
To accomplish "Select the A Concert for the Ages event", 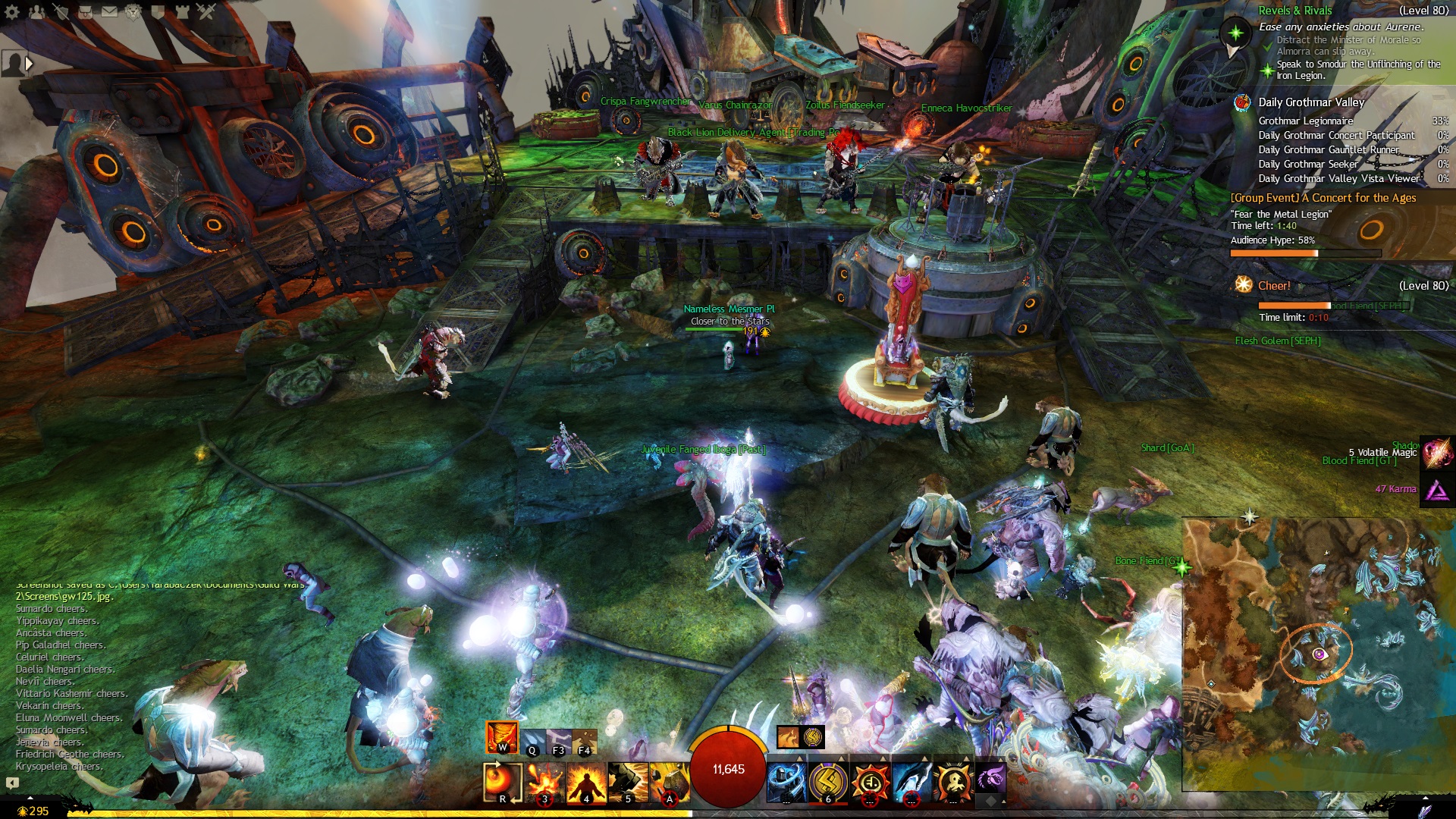I will [1323, 198].
